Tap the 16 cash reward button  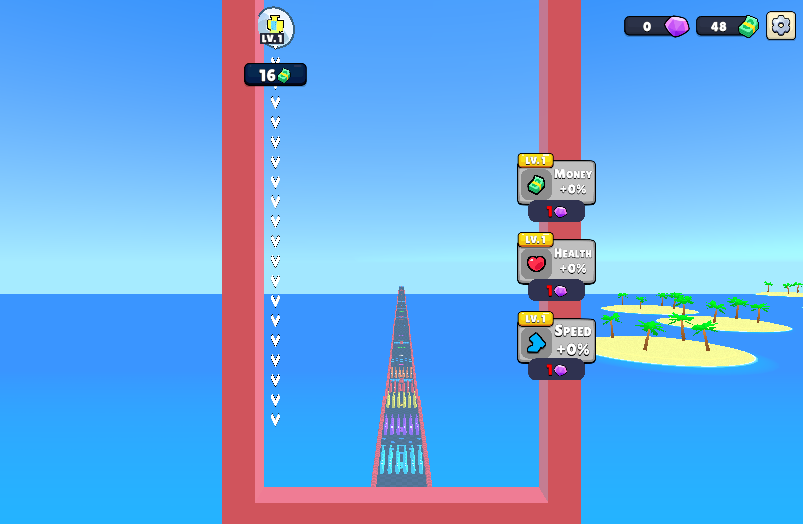tap(275, 75)
